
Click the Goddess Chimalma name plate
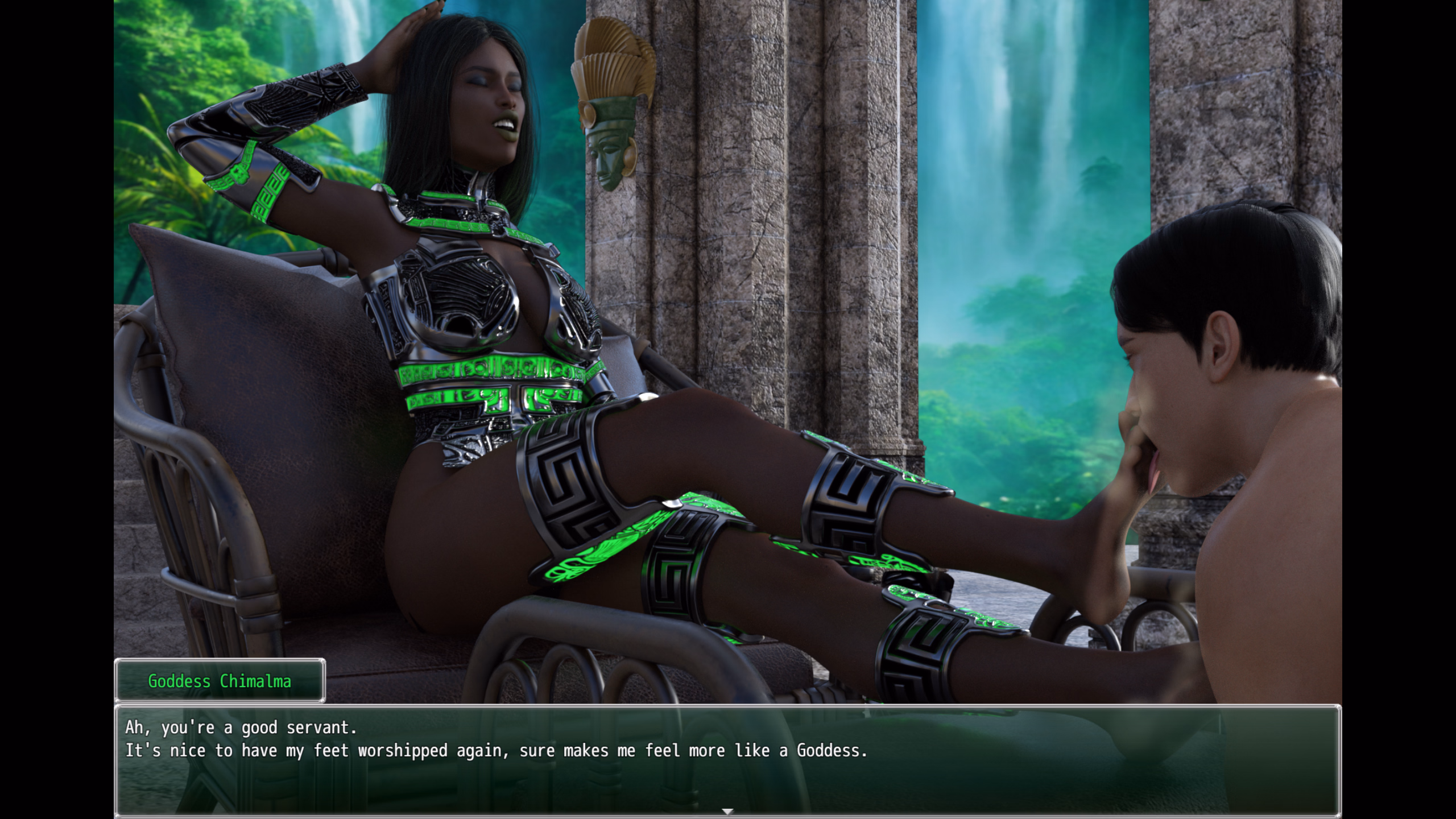221,681
